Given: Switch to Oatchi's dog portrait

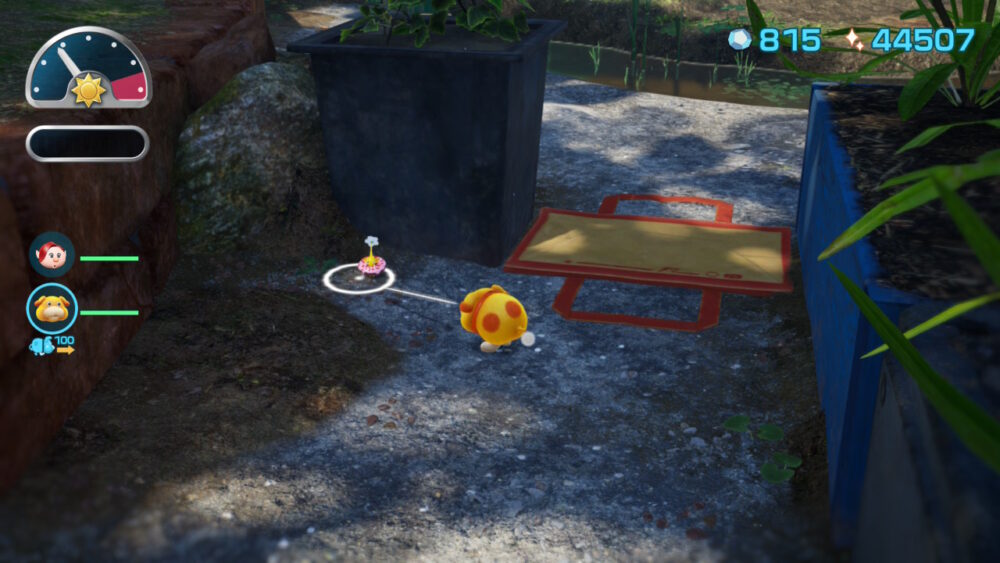Looking at the screenshot, I should tap(52, 309).
